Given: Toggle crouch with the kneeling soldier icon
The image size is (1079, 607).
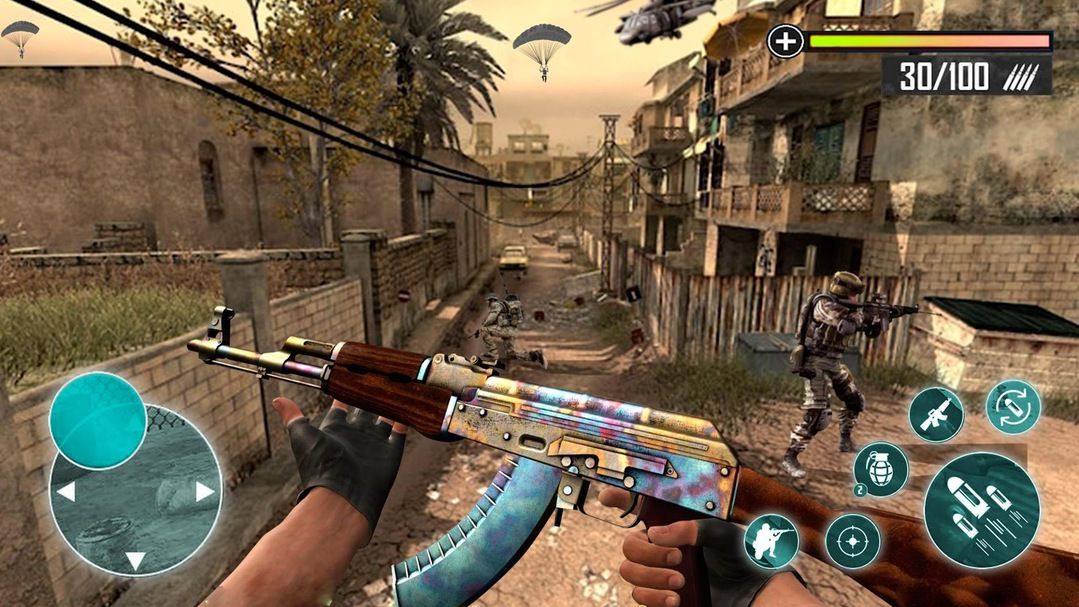Looking at the screenshot, I should pos(771,540).
